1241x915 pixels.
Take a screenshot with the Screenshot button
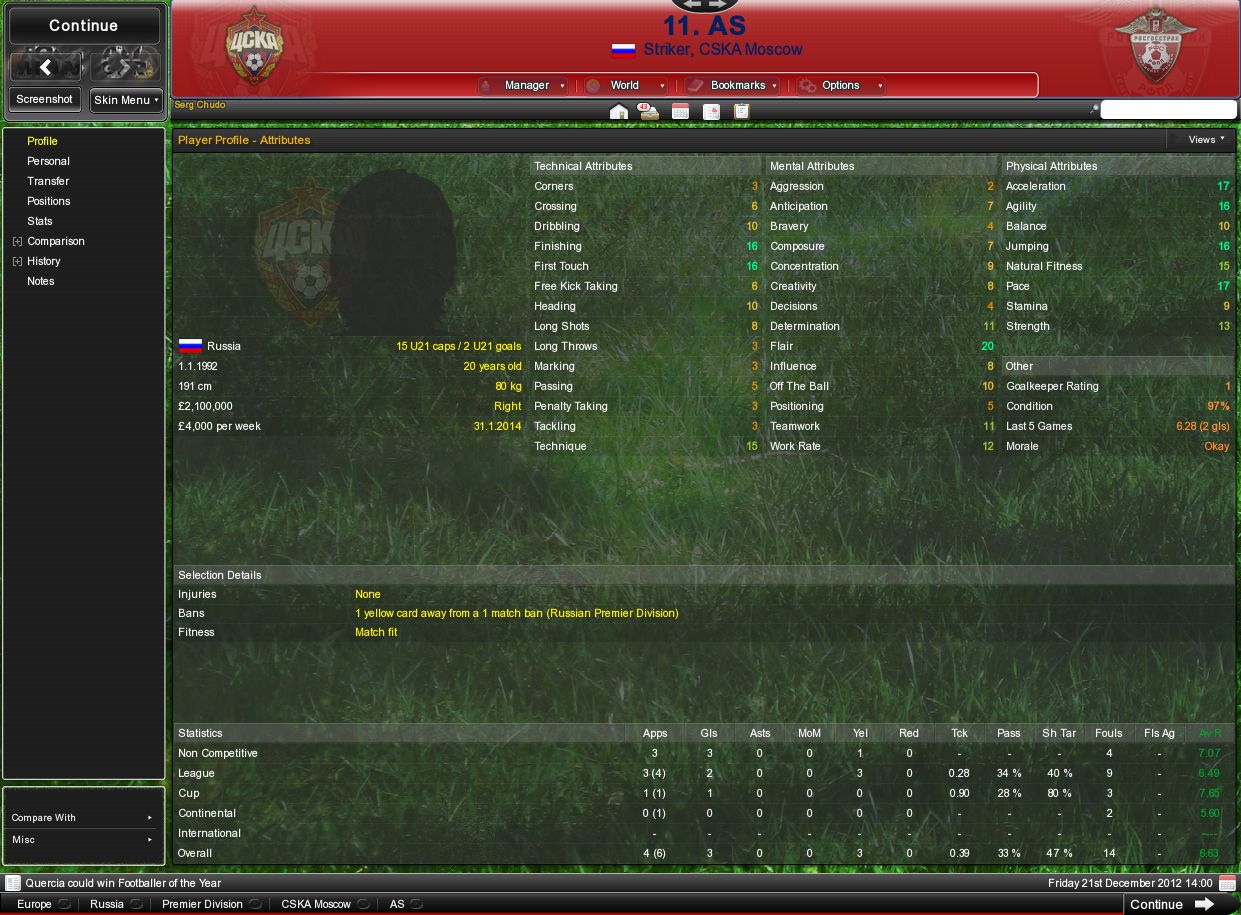(x=44, y=100)
